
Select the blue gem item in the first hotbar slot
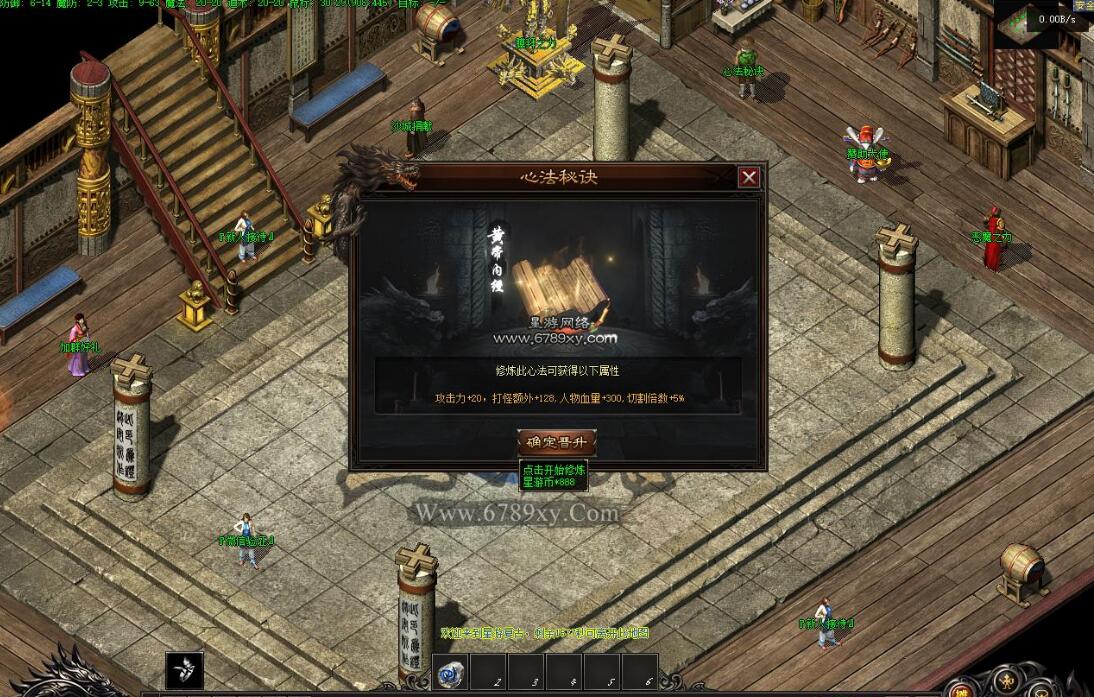451,675
